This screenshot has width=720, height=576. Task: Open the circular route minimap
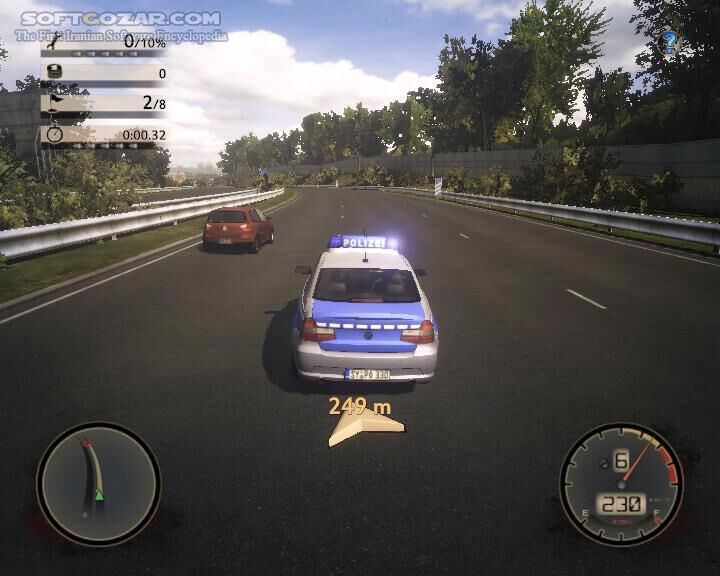(x=98, y=484)
